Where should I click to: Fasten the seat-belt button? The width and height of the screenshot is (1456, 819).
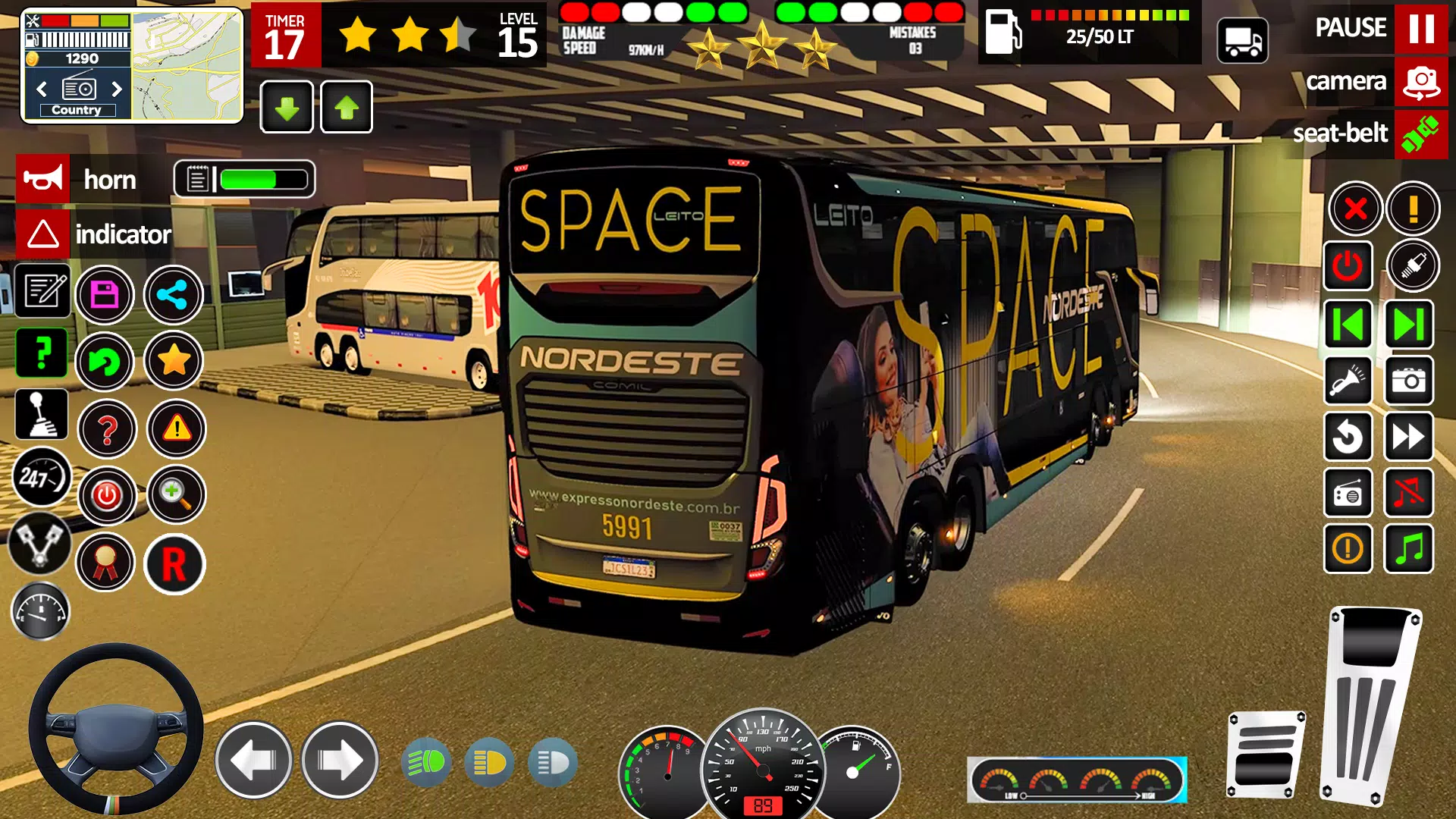point(1420,134)
